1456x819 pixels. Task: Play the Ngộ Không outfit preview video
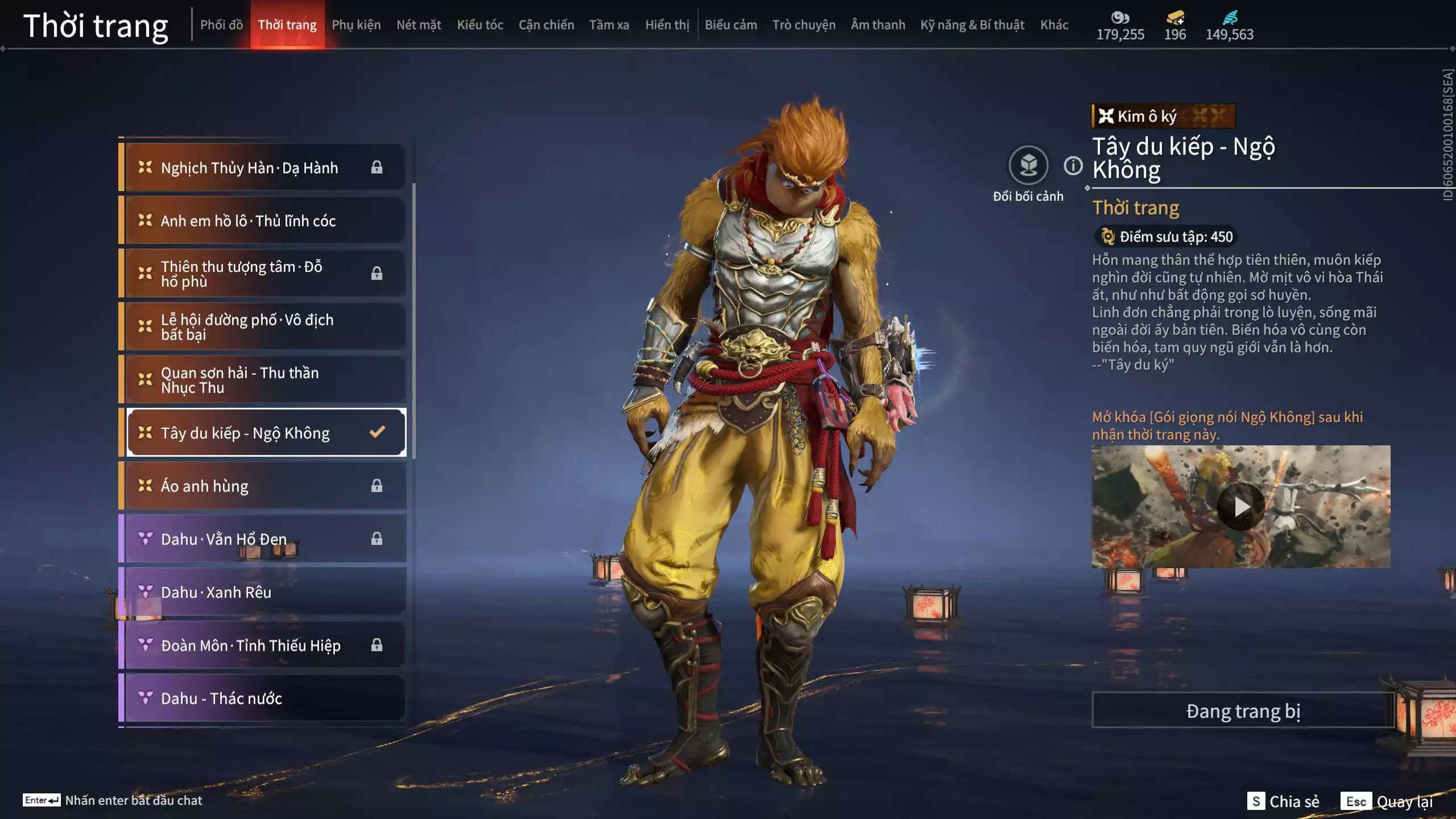click(1240, 506)
